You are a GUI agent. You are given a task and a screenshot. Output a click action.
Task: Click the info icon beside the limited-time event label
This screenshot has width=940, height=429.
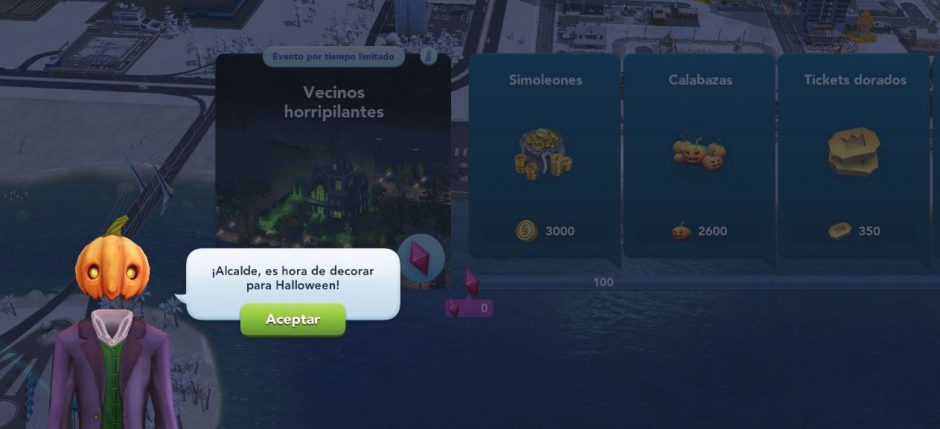(x=427, y=56)
